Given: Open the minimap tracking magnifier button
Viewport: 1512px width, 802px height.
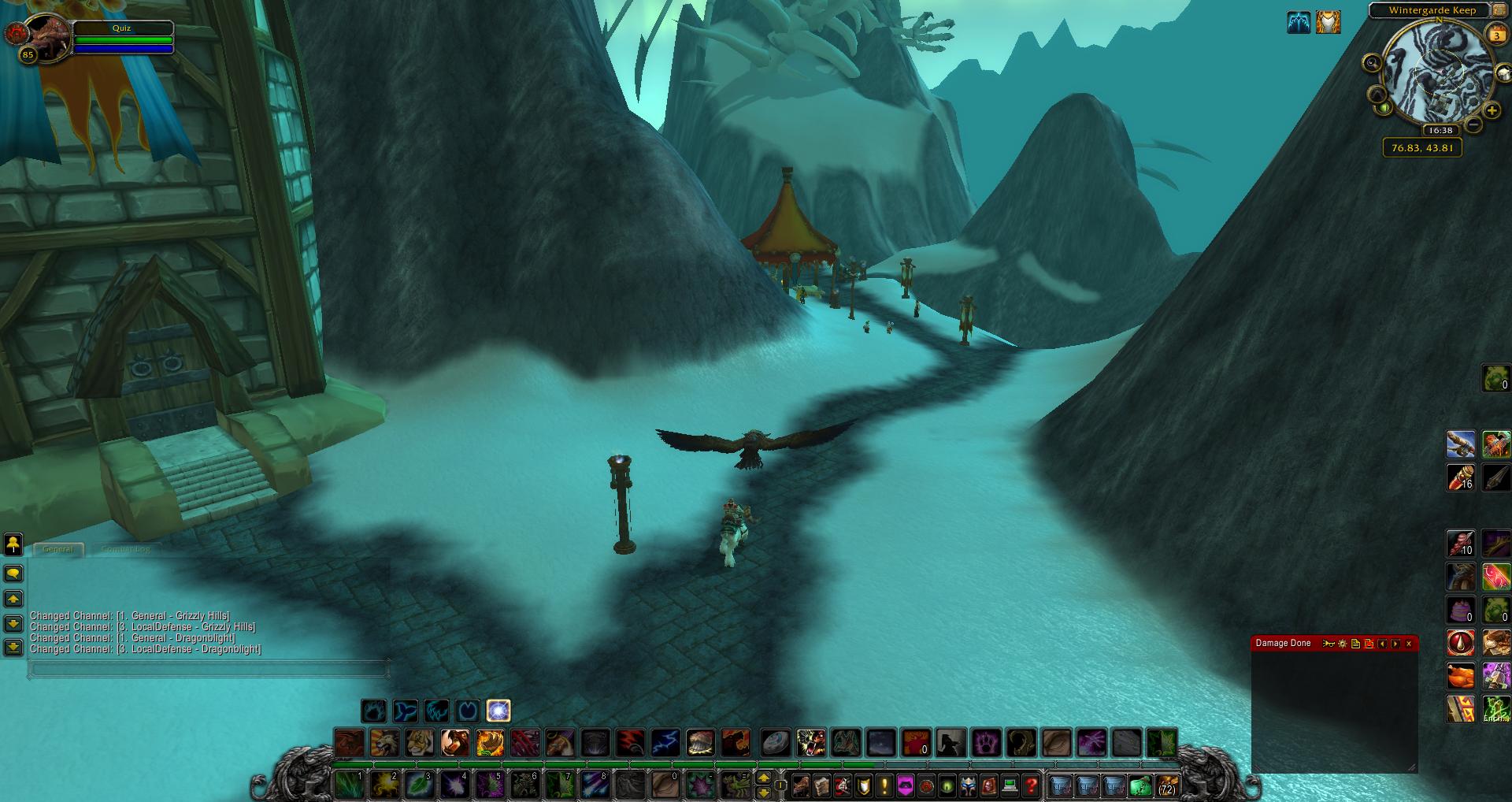Looking at the screenshot, I should (1373, 63).
